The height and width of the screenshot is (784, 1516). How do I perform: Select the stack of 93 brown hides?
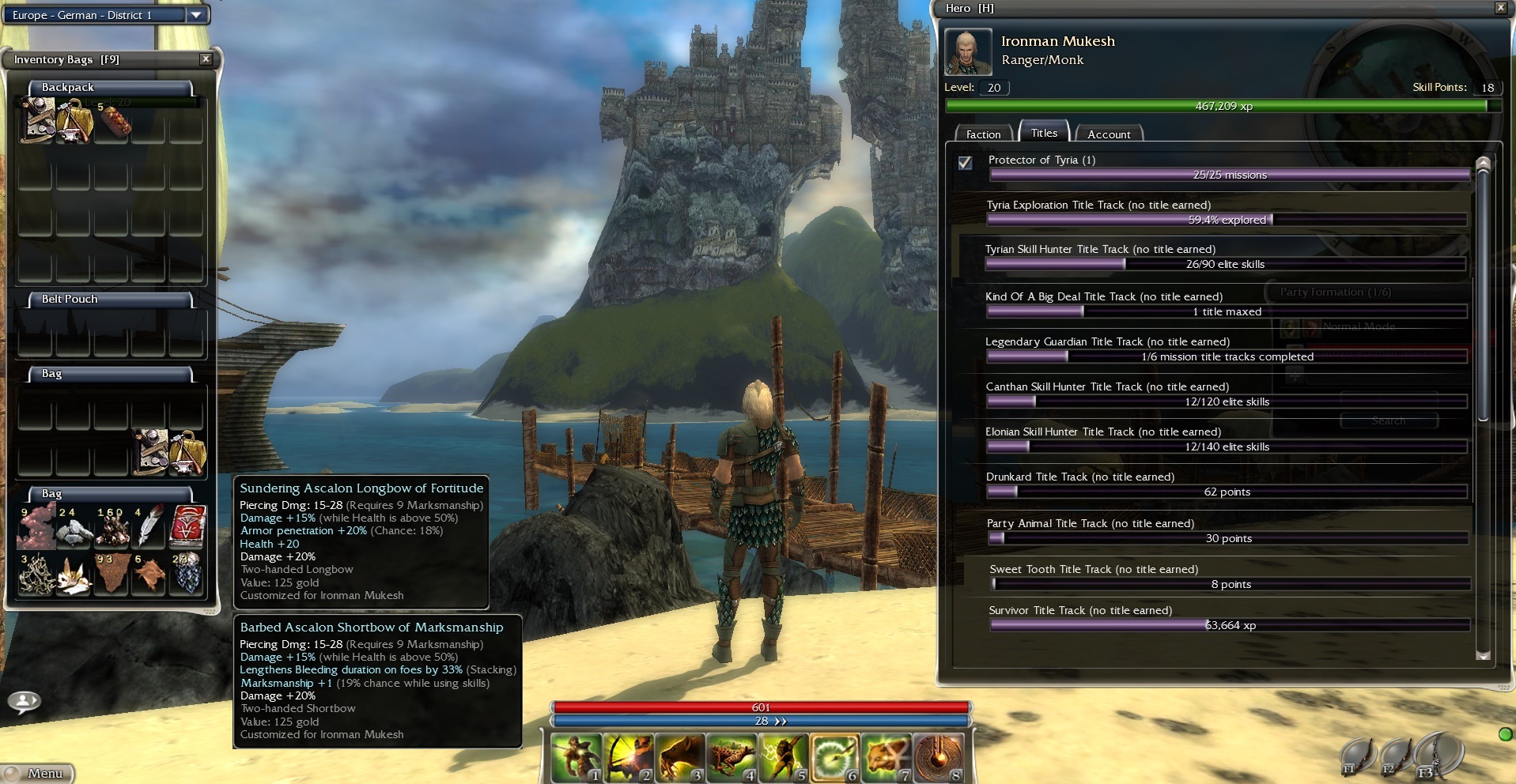coord(111,573)
